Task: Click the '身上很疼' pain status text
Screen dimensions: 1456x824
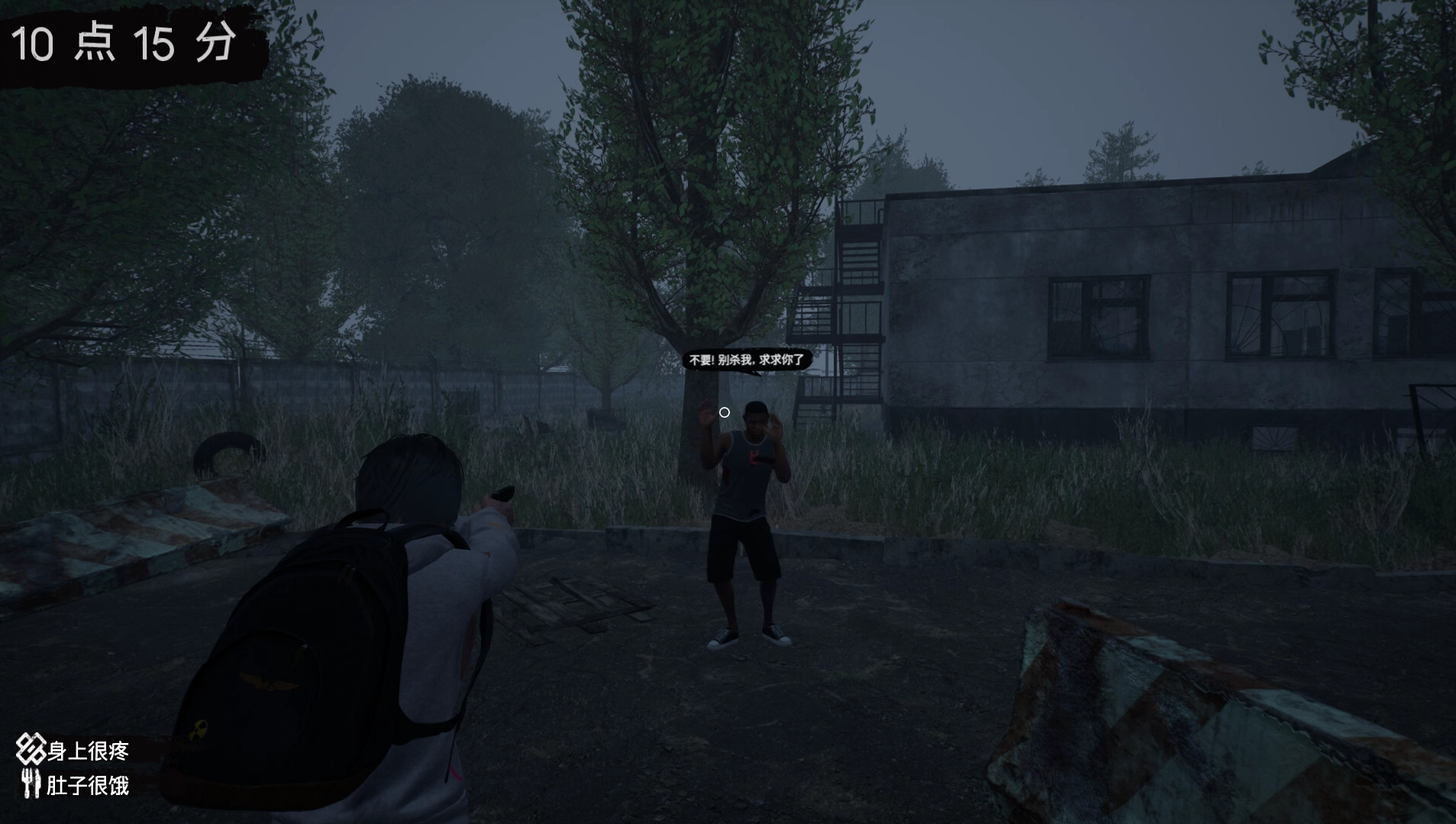Action: [x=88, y=751]
